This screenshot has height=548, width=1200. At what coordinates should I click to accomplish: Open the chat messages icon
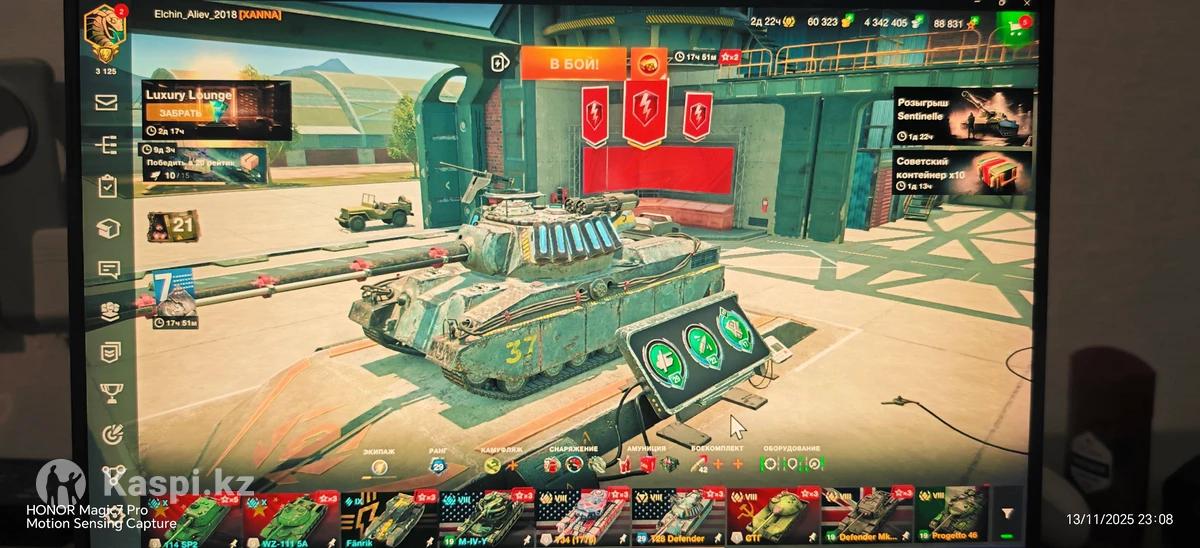click(108, 269)
